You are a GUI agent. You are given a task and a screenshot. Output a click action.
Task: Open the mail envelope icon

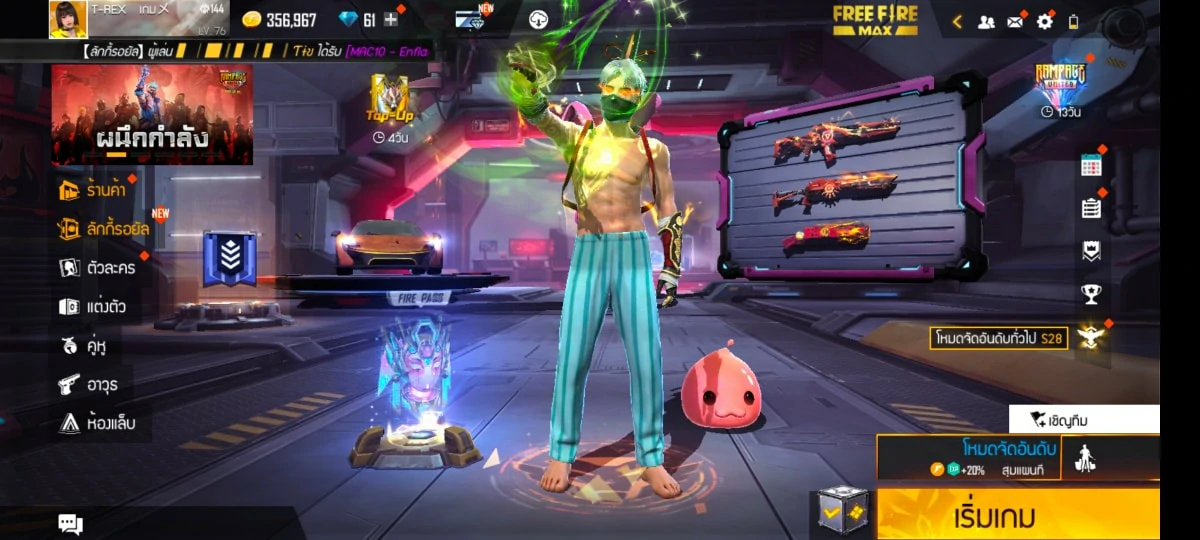(x=1015, y=21)
